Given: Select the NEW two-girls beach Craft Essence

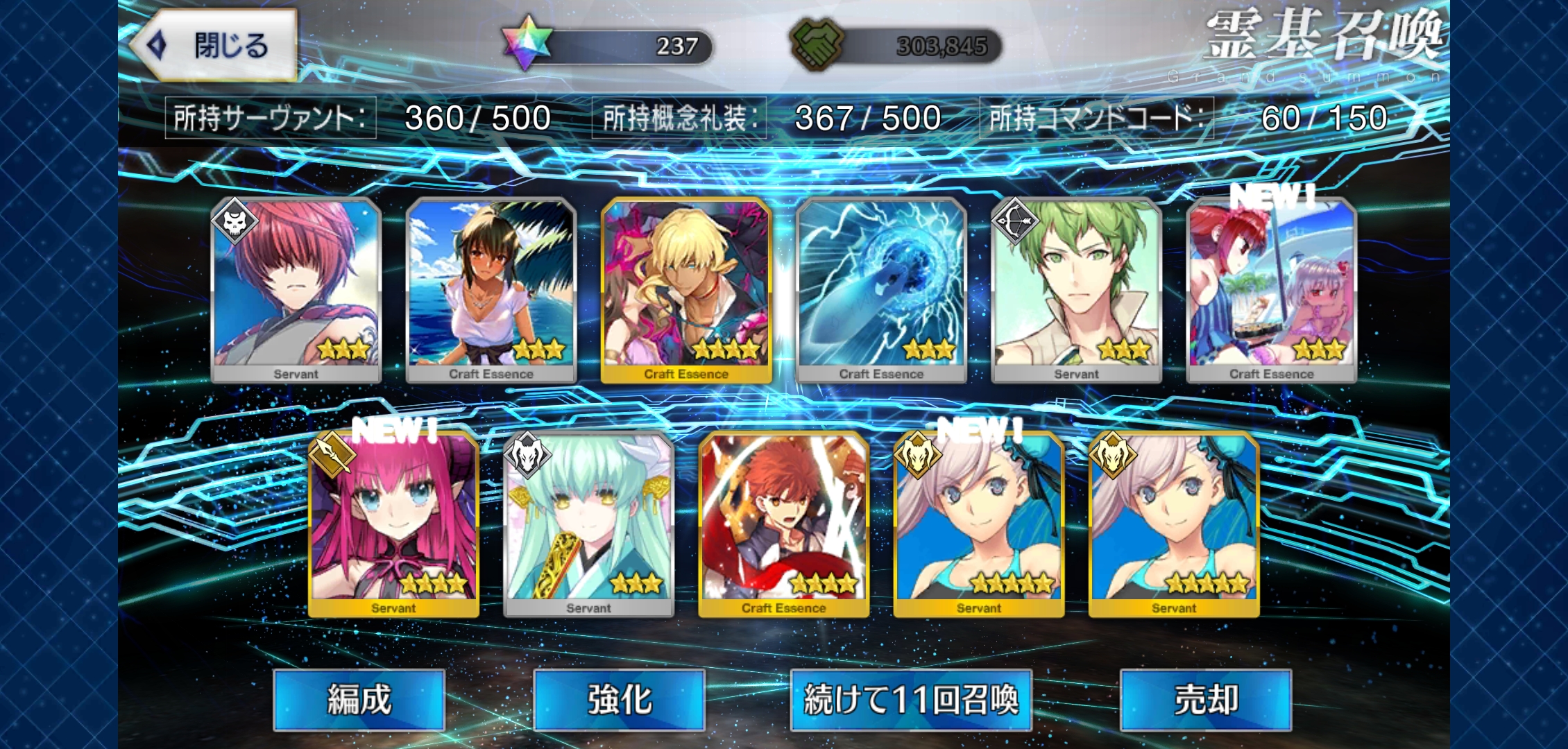Looking at the screenshot, I should 1271,290.
